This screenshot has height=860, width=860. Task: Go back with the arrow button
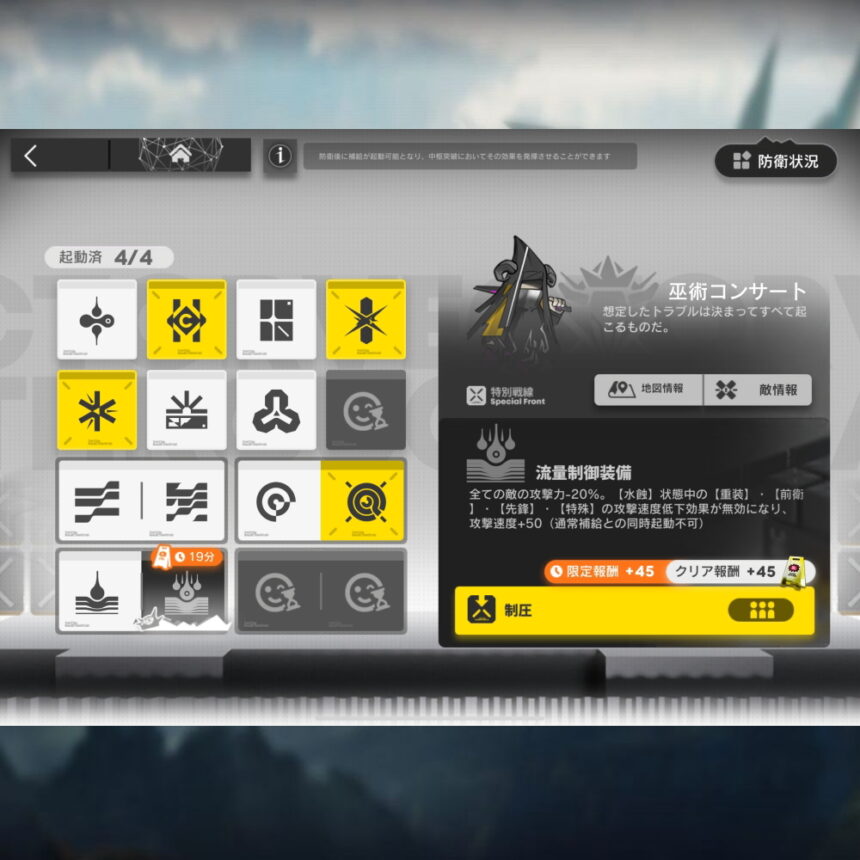(31, 155)
